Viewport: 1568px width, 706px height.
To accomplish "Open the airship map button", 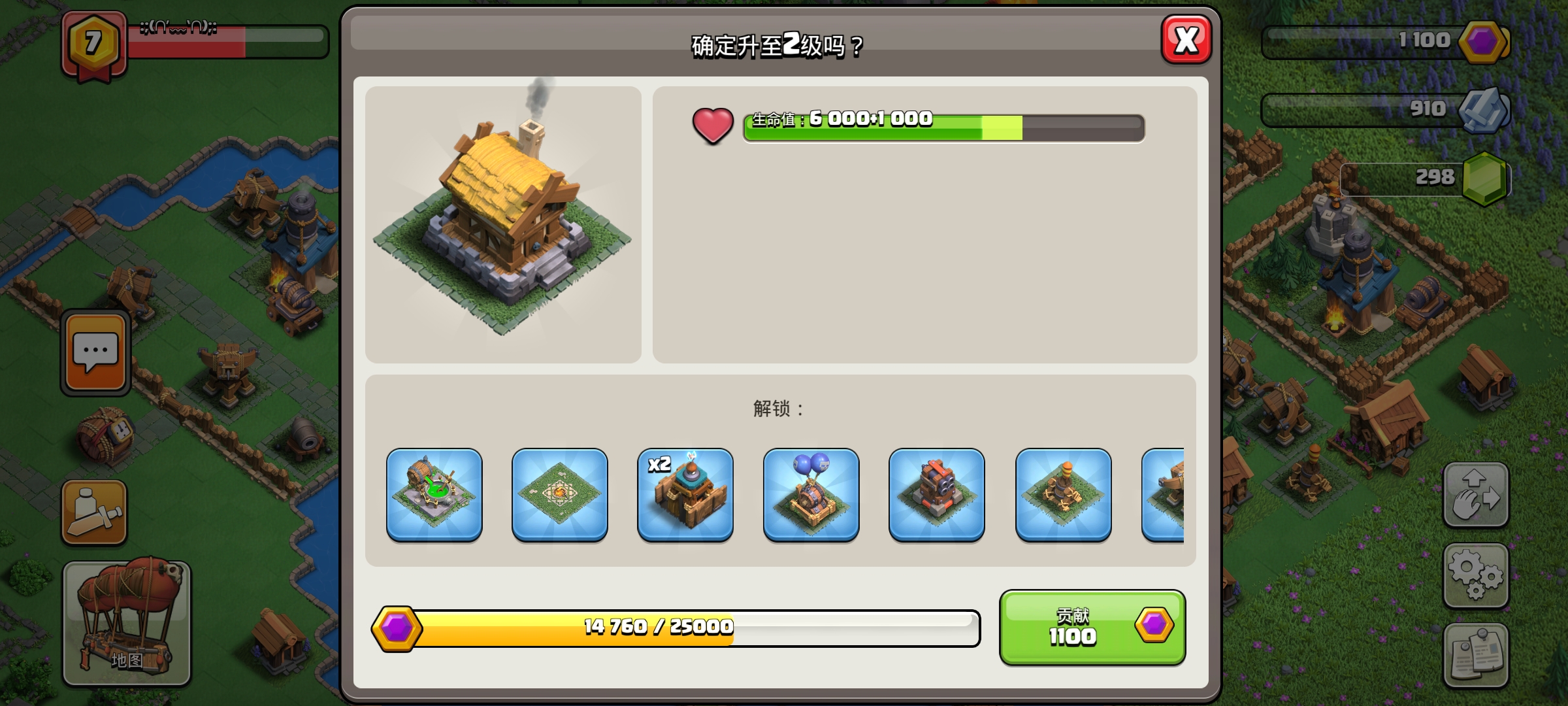I will [127, 622].
